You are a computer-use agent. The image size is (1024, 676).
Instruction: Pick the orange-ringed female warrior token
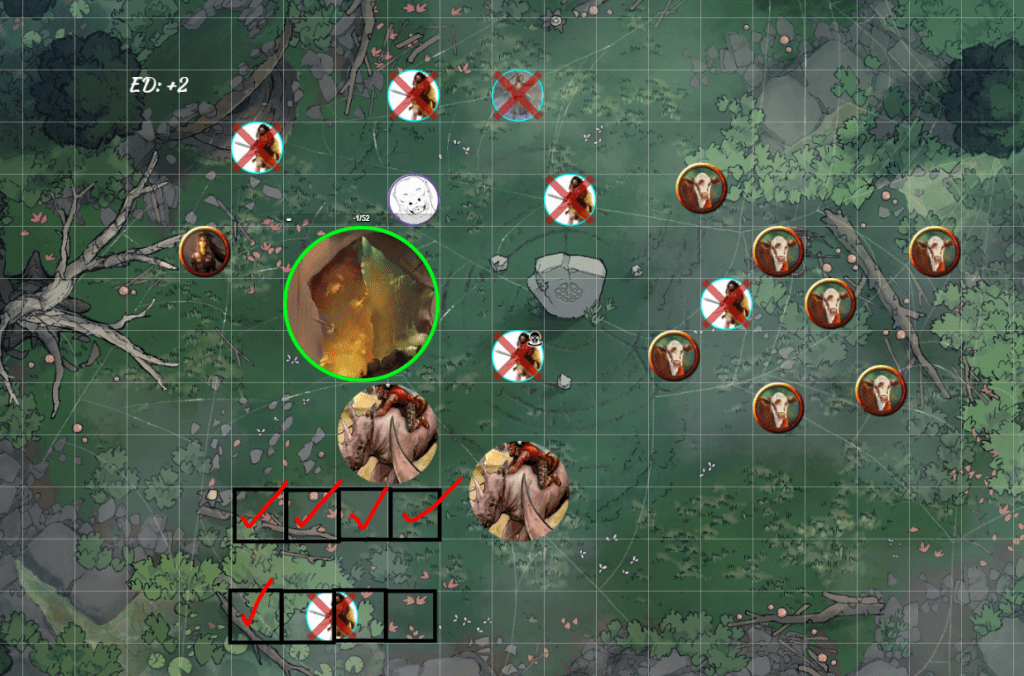205,251
